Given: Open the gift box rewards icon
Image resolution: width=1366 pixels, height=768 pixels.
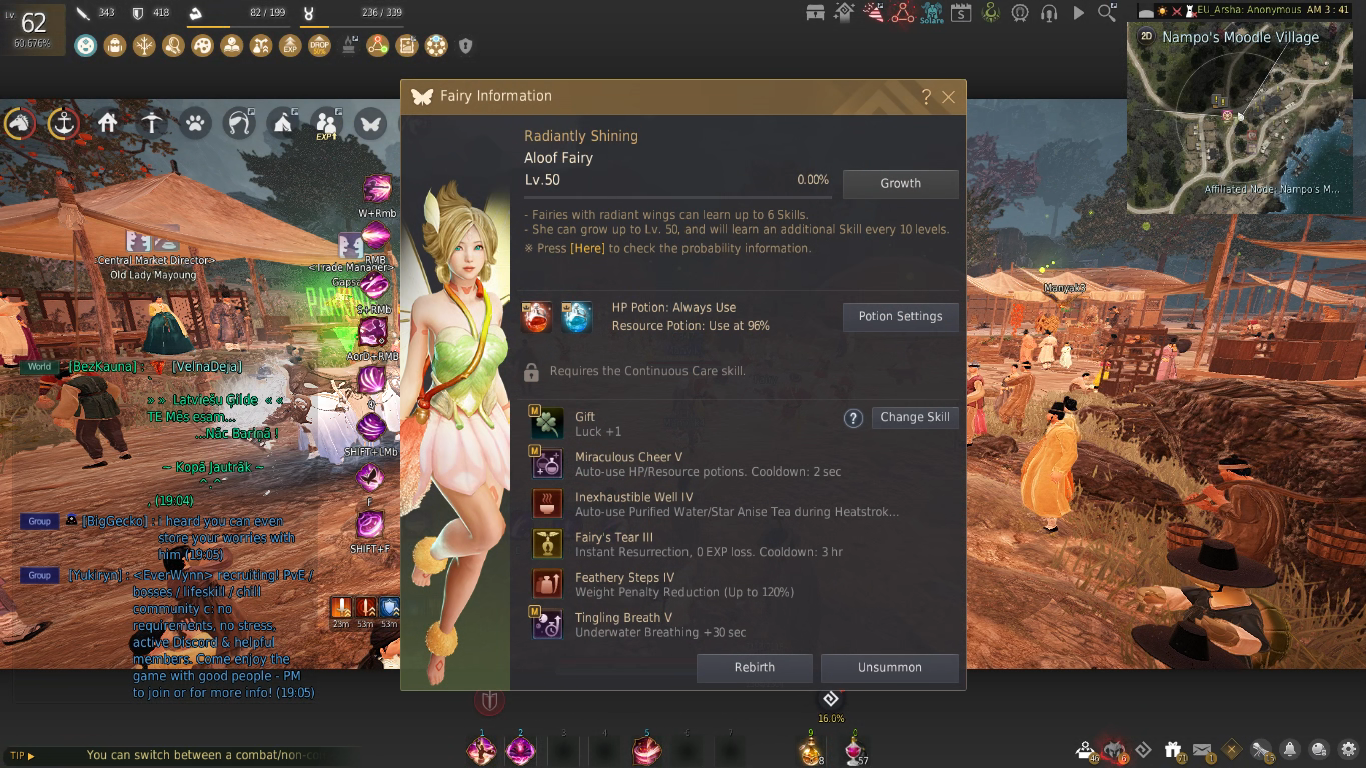Looking at the screenshot, I should click(x=1173, y=749).
